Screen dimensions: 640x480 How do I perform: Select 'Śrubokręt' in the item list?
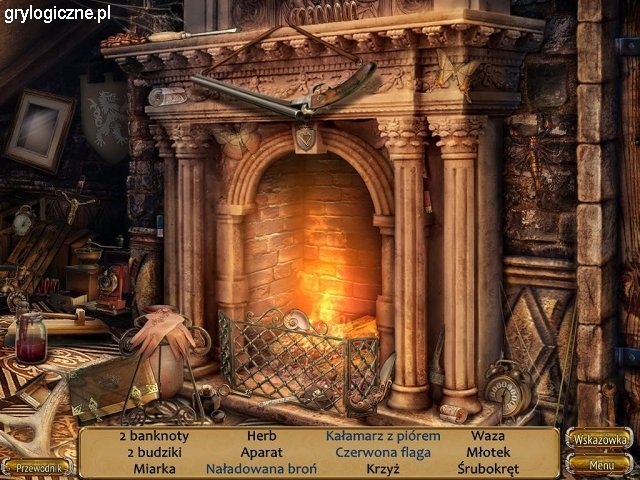pyautogui.click(x=487, y=468)
